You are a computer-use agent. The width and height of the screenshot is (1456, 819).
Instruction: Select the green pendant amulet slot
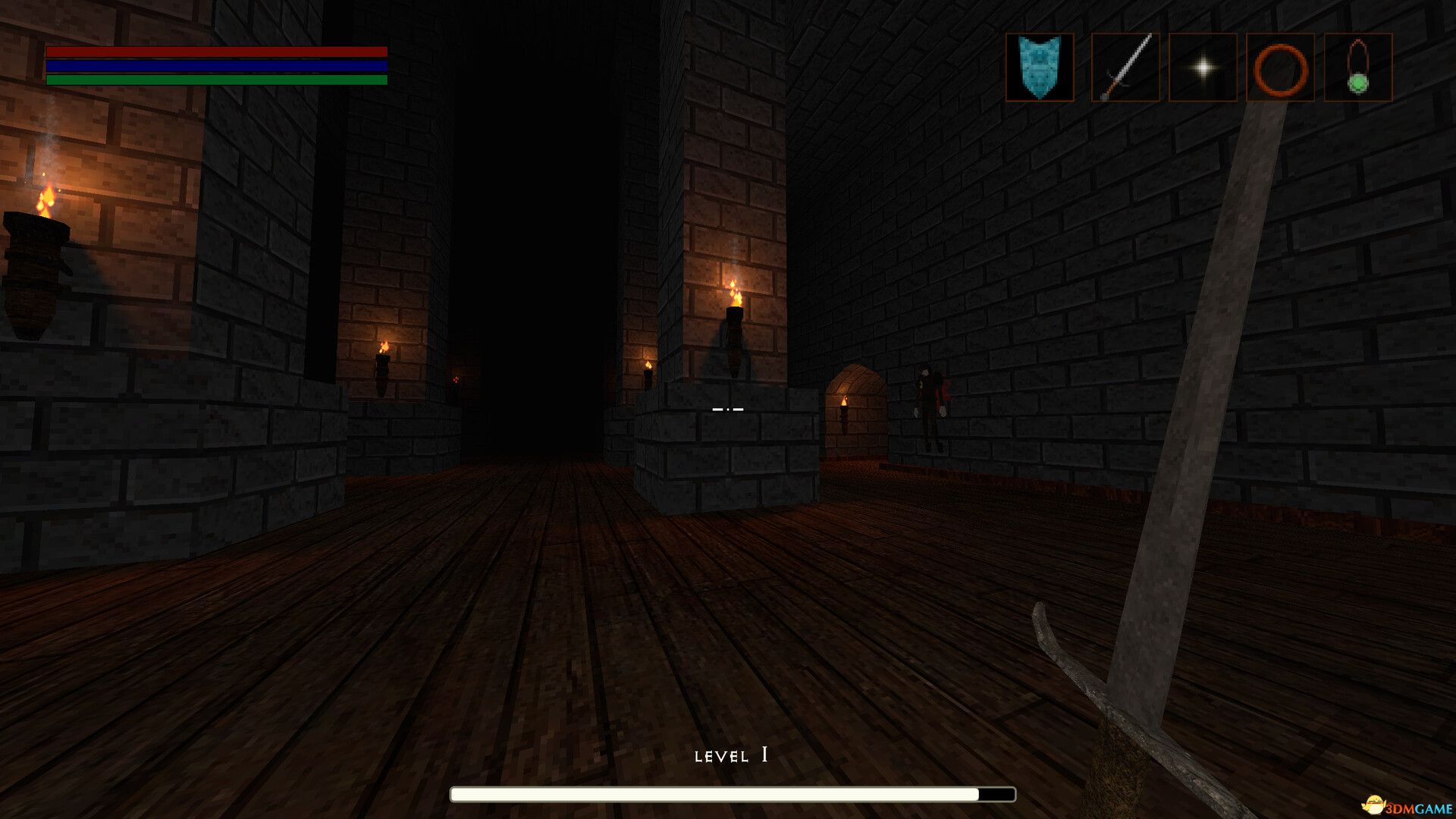(1357, 67)
